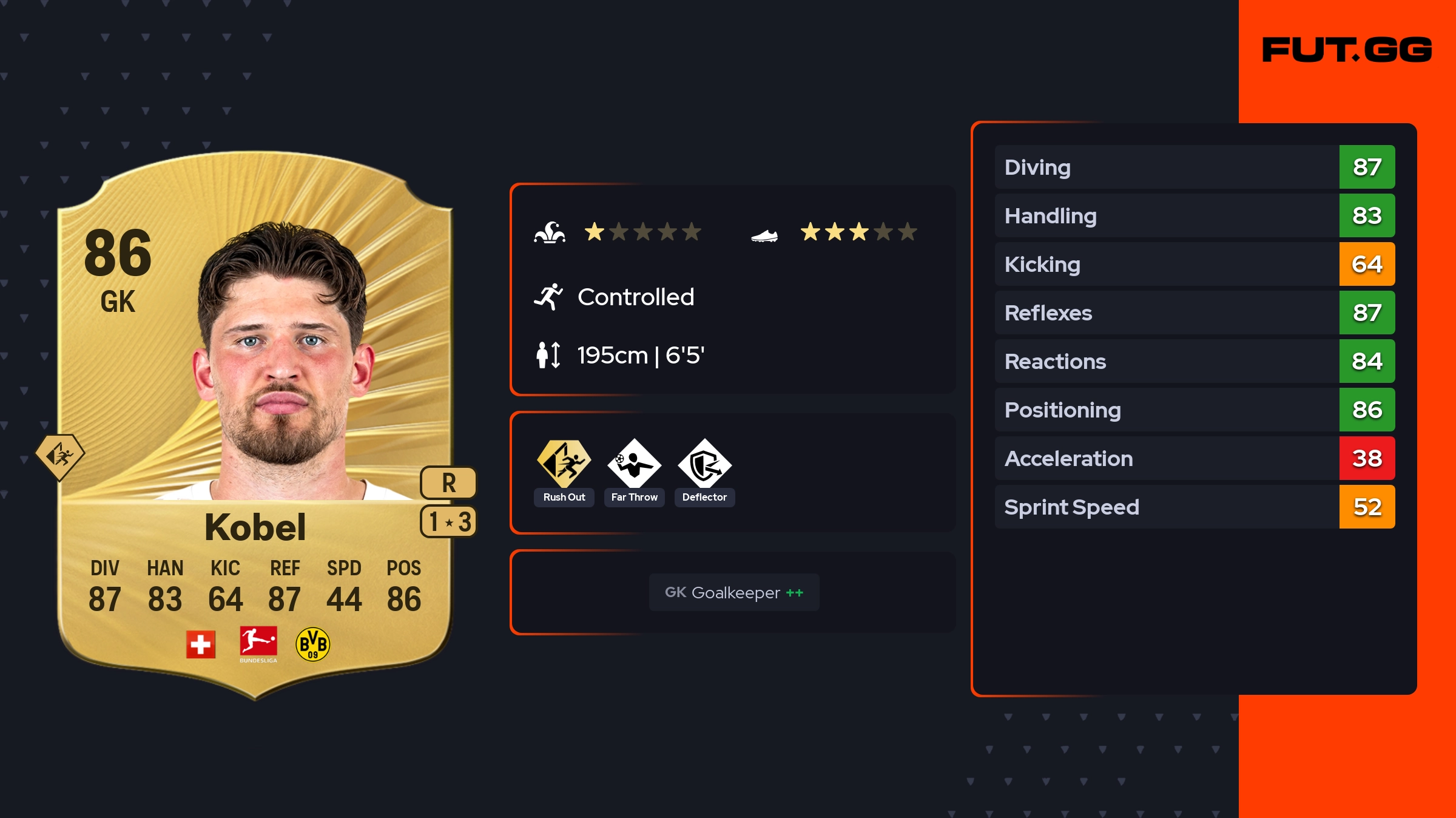Click the FUT.GG logo
Viewport: 1456px width, 818px height.
pos(1347,50)
